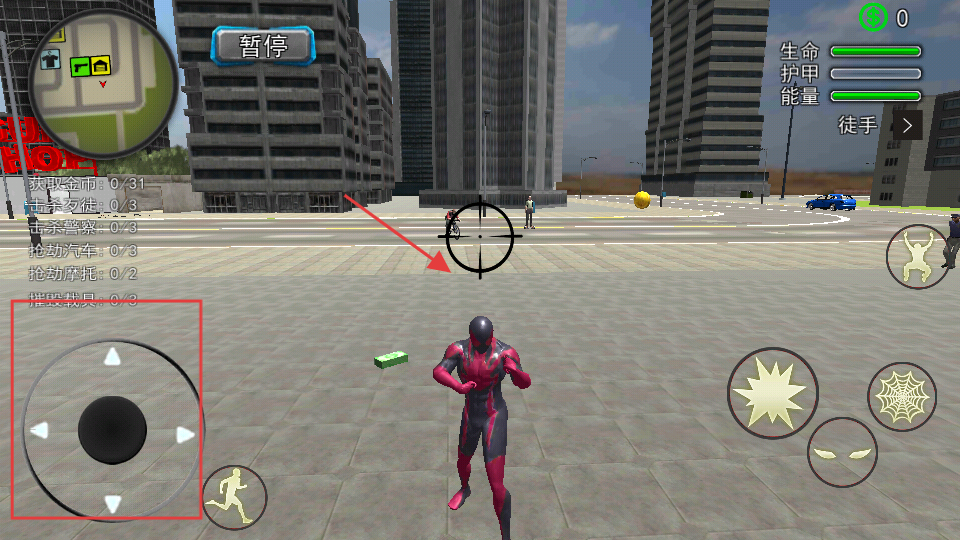Use the glowing eyes laser ability
This screenshot has width=960, height=540.
click(x=842, y=452)
